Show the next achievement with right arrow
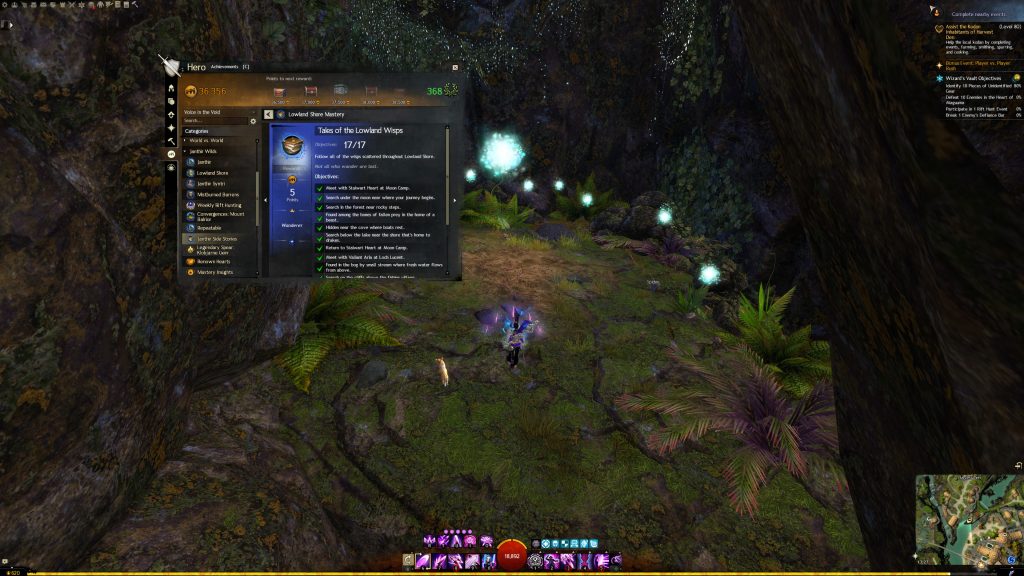 (455, 200)
